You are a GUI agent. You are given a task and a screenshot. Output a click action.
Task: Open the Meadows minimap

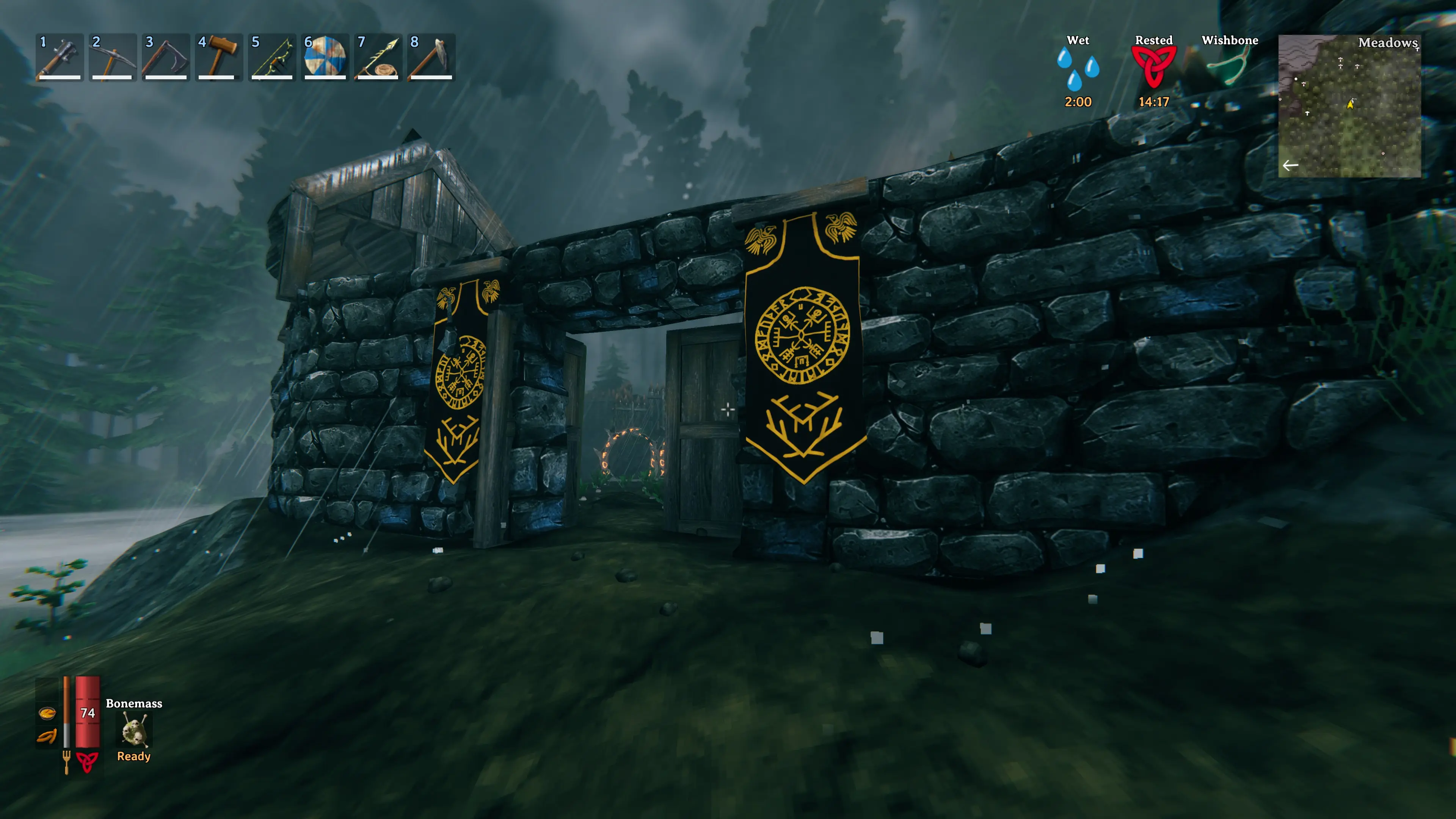click(x=1349, y=106)
